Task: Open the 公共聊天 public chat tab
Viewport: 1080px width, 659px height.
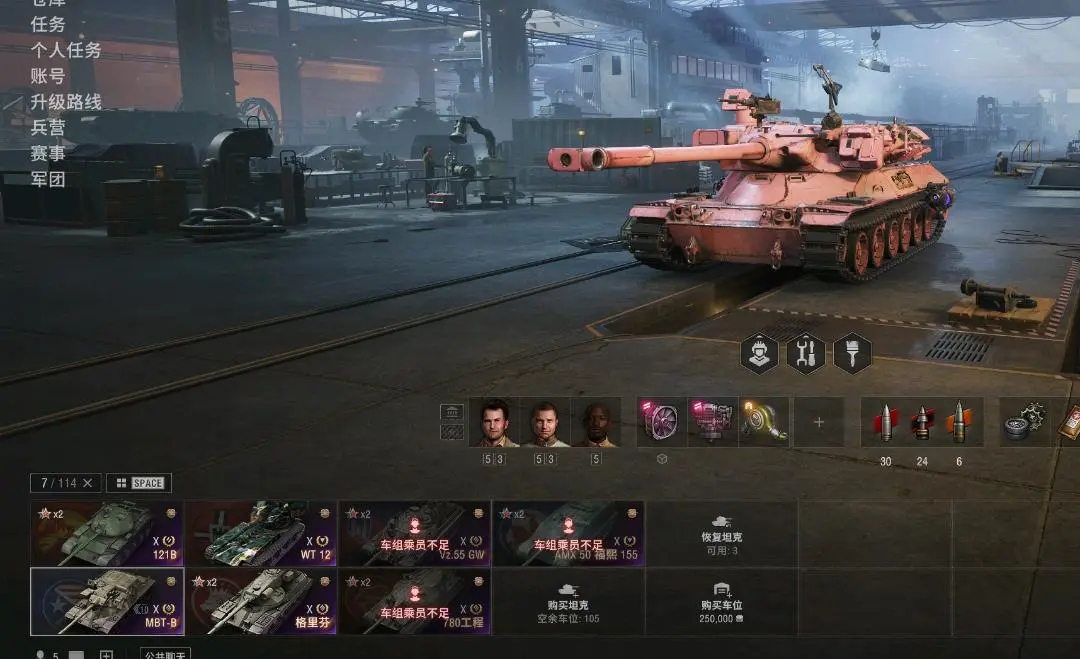Action: (x=165, y=654)
